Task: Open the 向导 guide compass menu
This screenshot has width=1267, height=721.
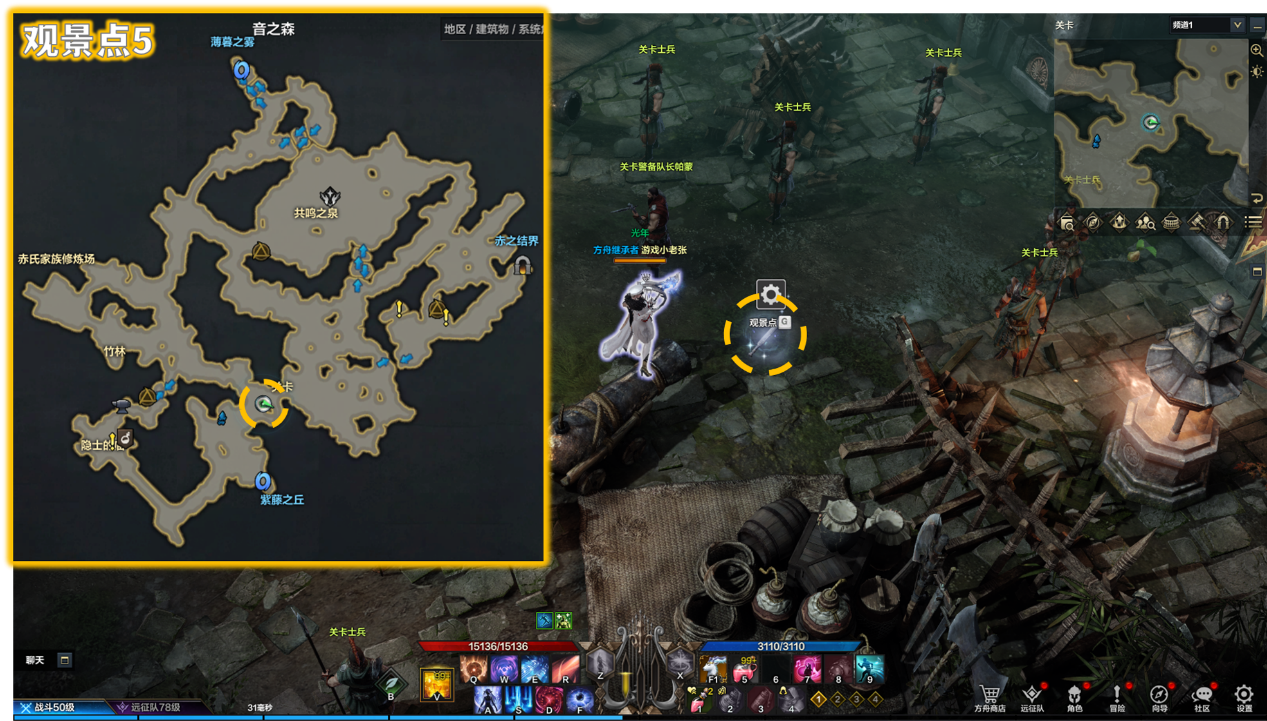Action: coord(1159,696)
